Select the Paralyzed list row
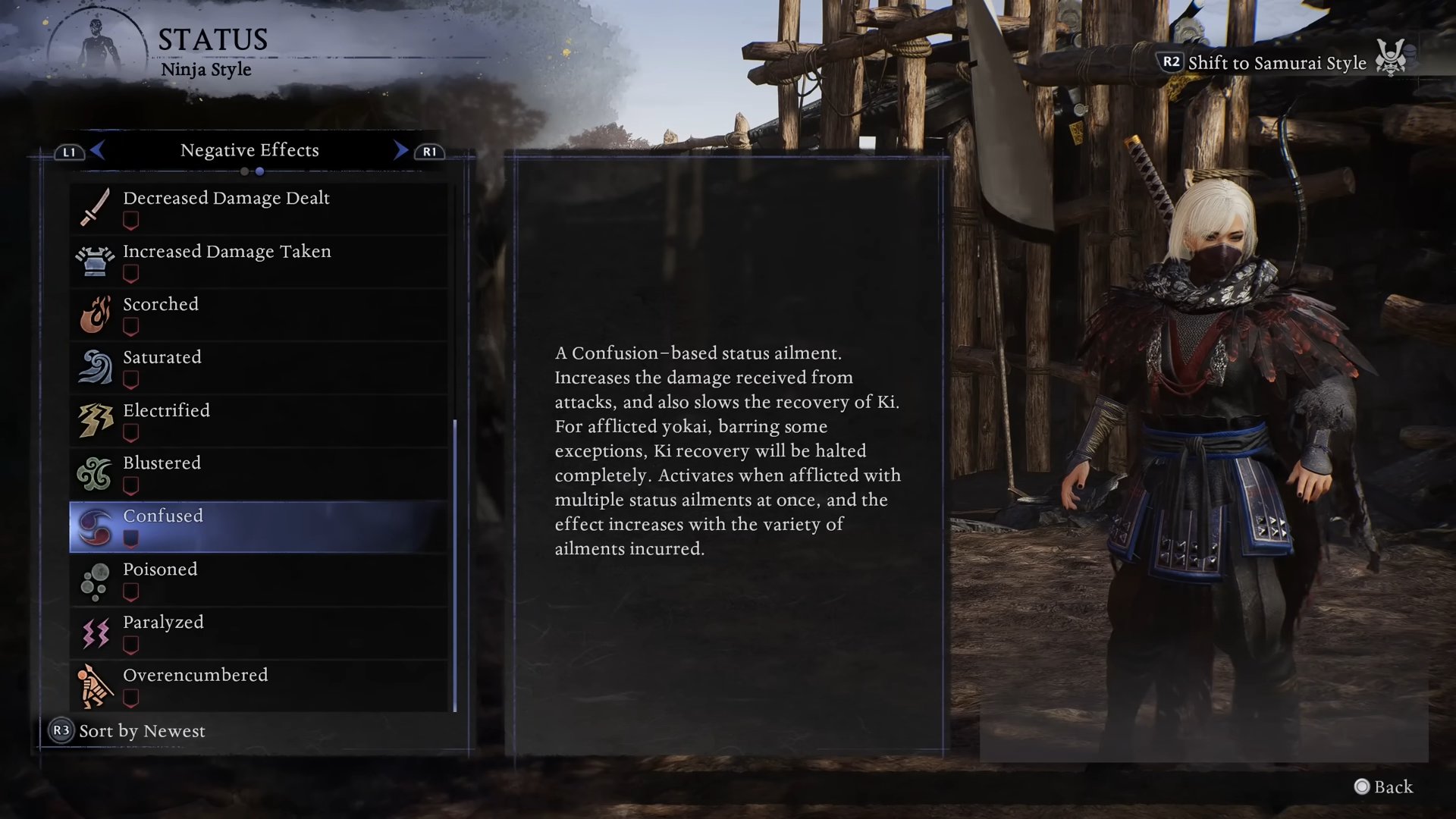The width and height of the screenshot is (1456, 819). (258, 633)
